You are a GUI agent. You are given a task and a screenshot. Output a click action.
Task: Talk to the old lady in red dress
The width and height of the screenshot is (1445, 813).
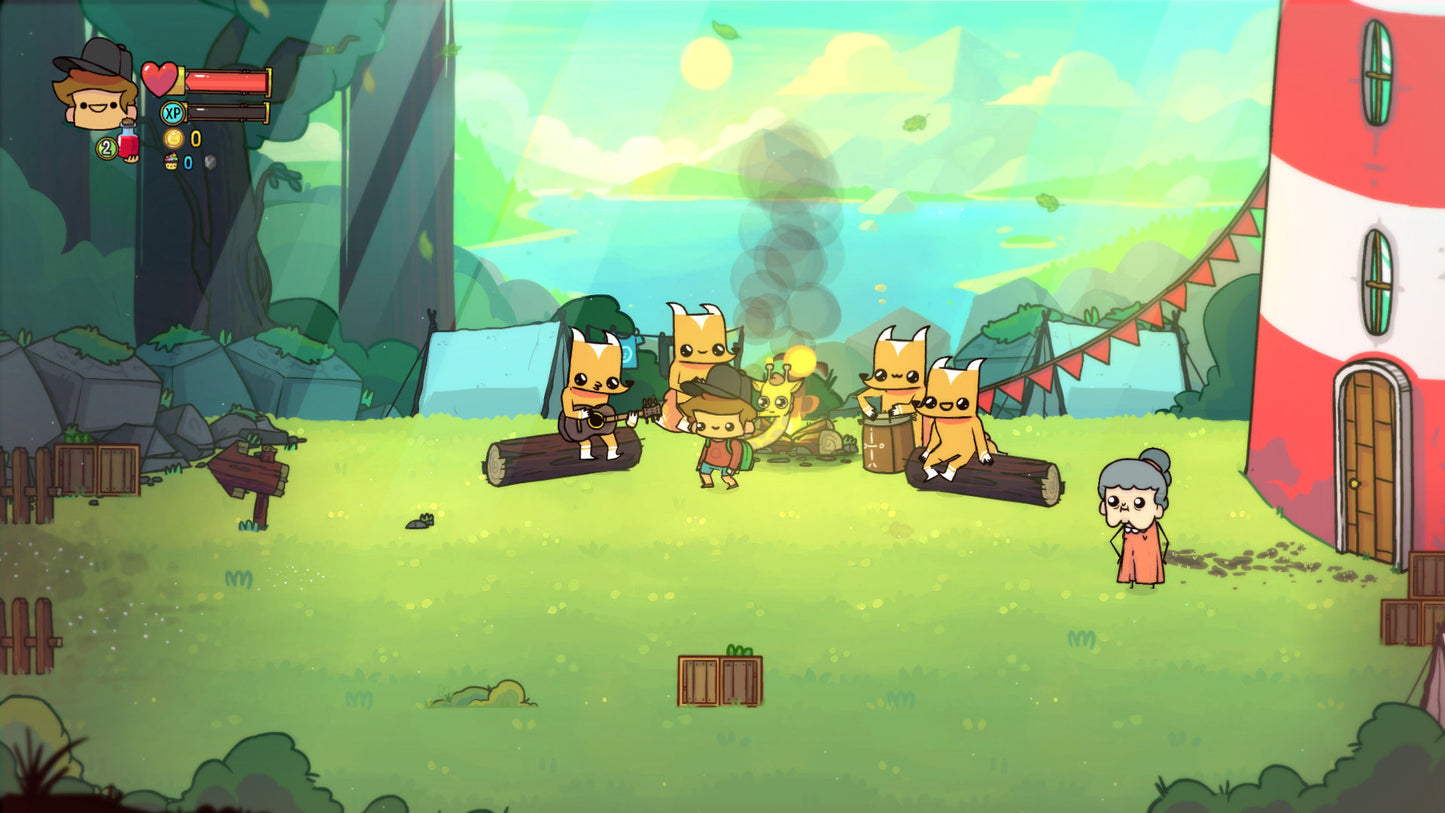pos(1135,524)
